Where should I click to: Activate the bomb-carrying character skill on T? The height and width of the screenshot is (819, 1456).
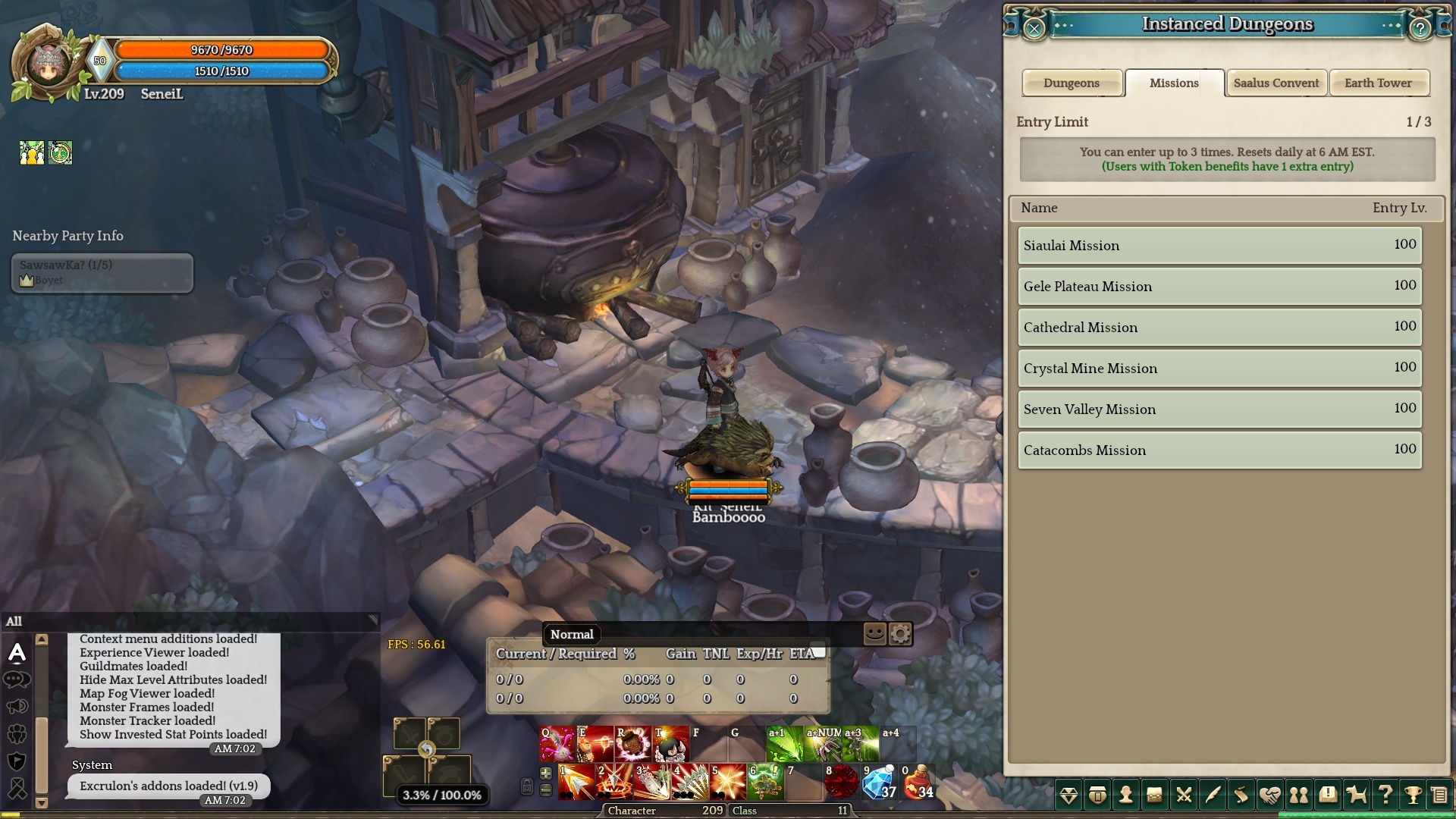point(671,745)
